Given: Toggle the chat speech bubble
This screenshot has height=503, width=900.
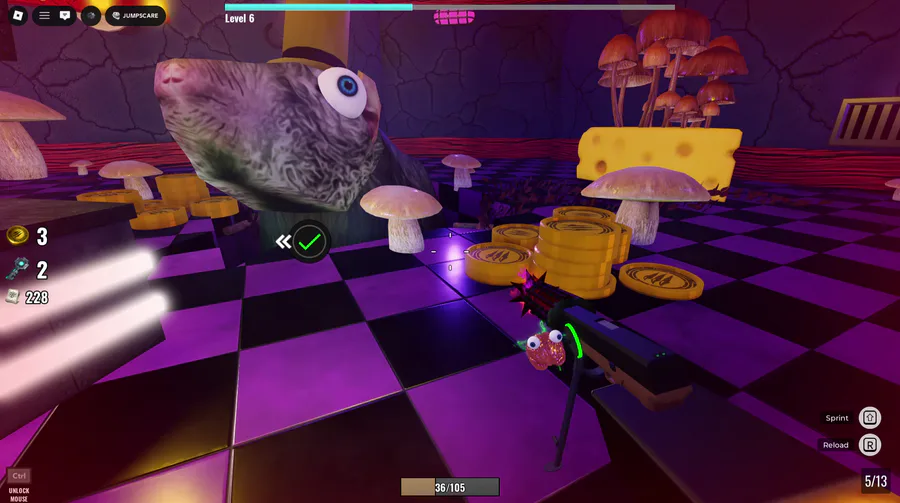Looking at the screenshot, I should (x=65, y=16).
